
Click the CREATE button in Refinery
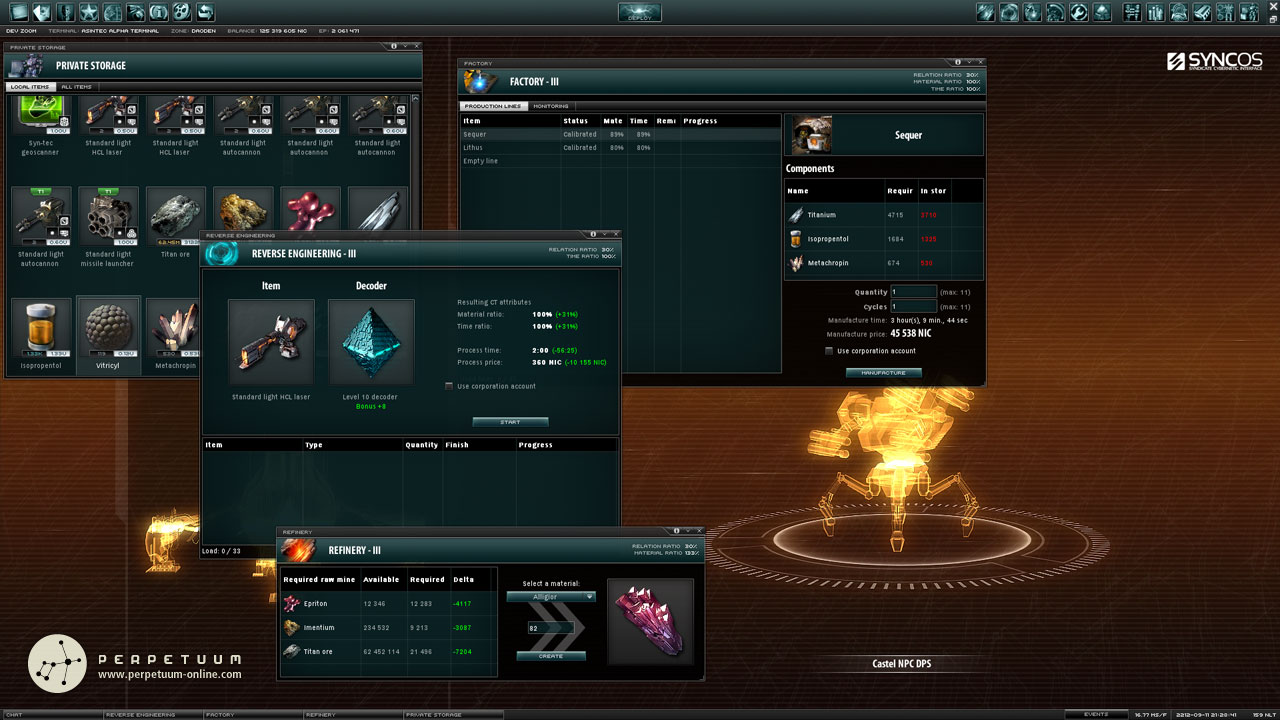[553, 655]
